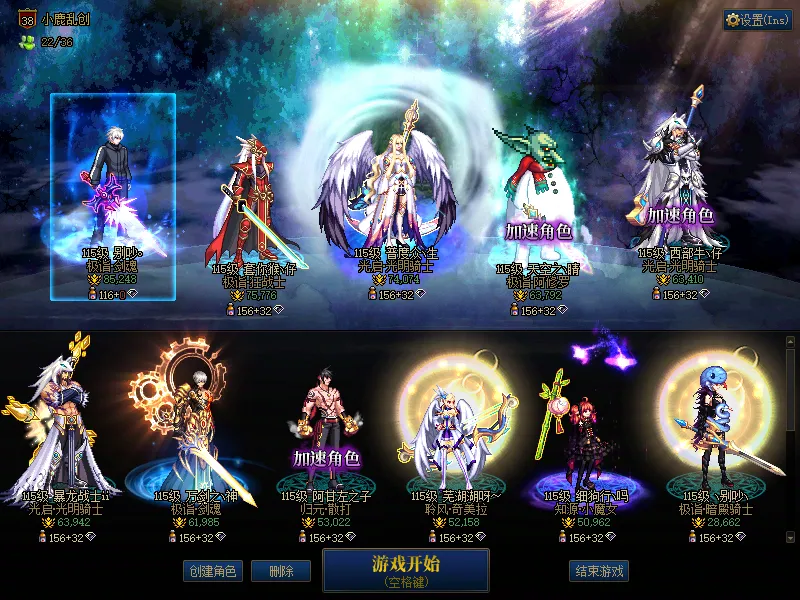This screenshot has height=600, width=800.
Task: Select the 聆风·奇美拉 character with 52,158 fame
Action: coord(447,430)
